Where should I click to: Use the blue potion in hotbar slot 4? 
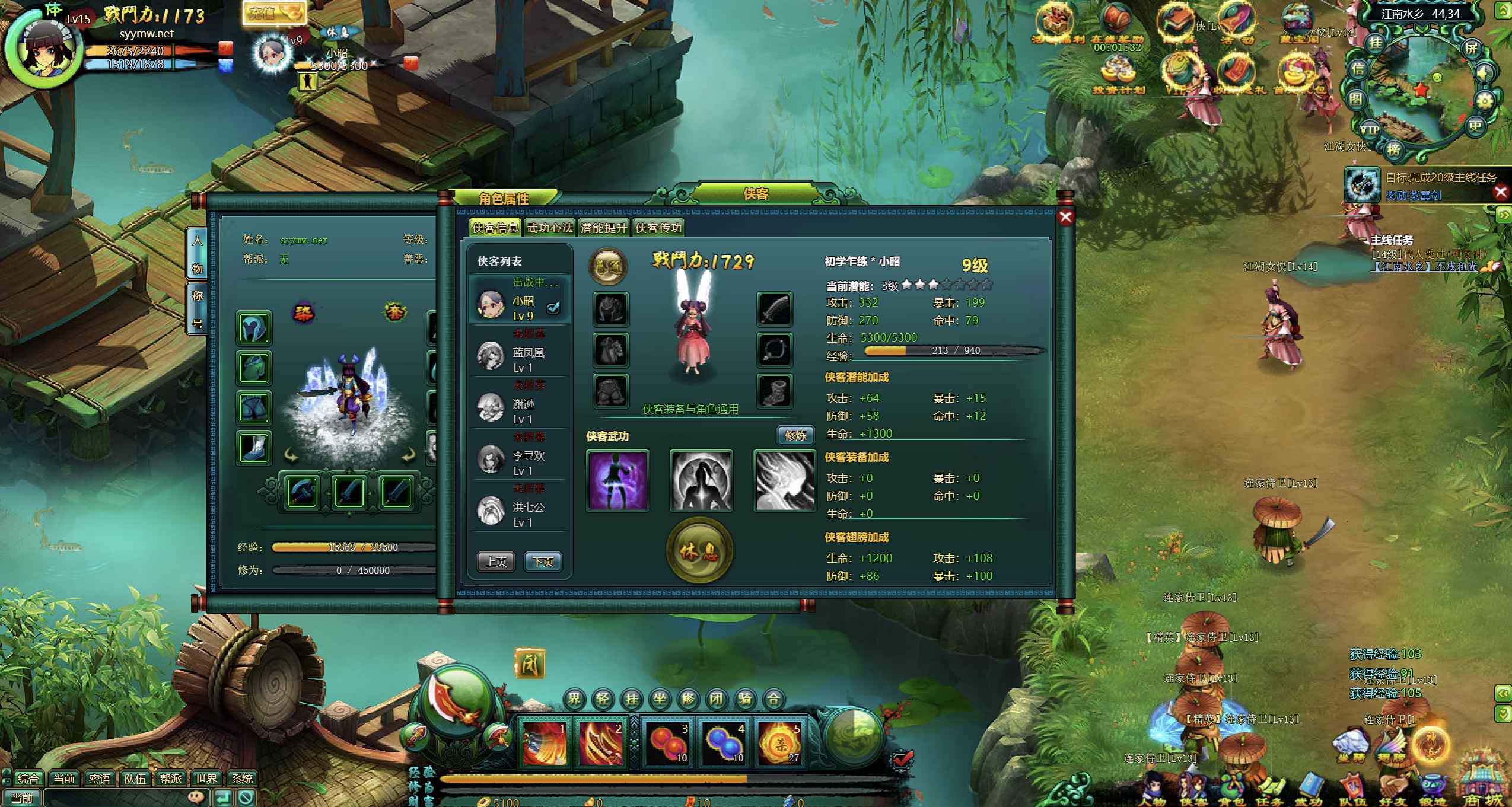[724, 742]
